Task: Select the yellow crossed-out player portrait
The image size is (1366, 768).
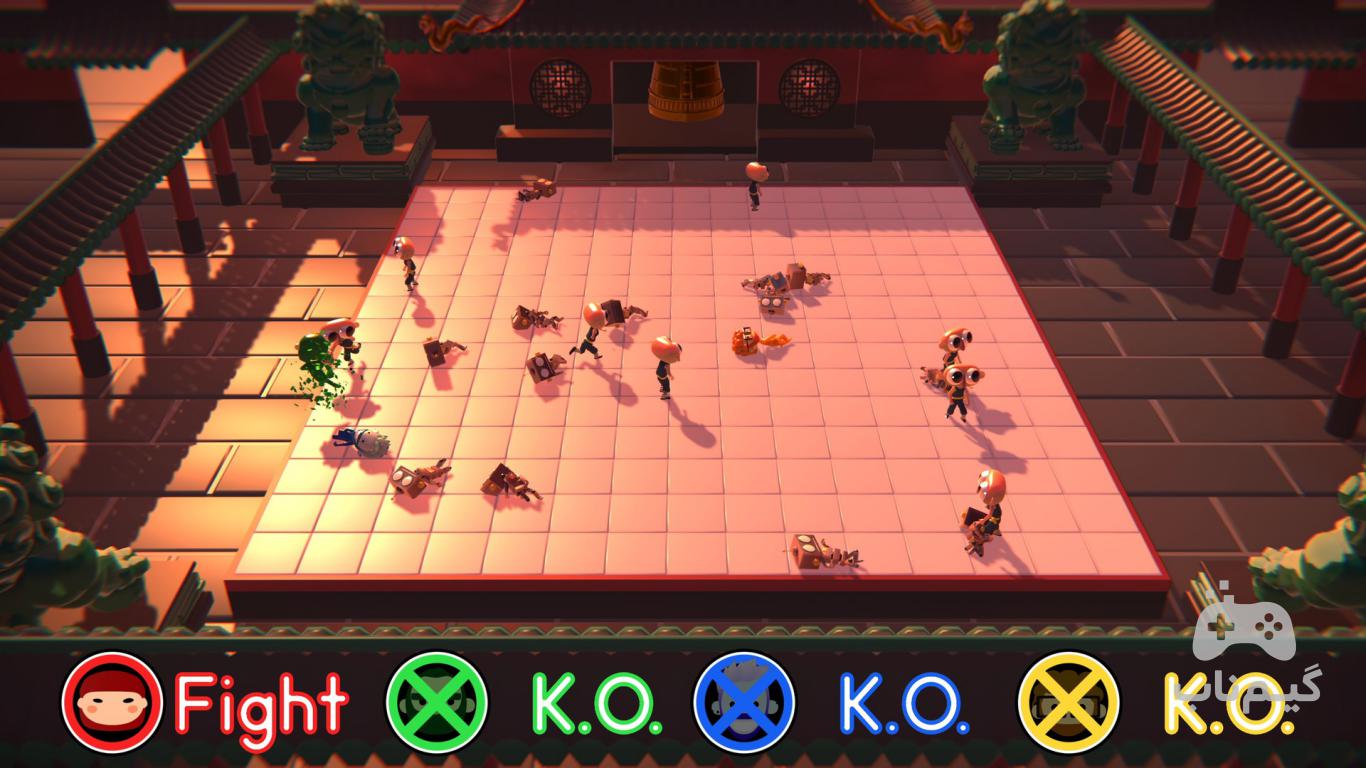Action: 1069,702
